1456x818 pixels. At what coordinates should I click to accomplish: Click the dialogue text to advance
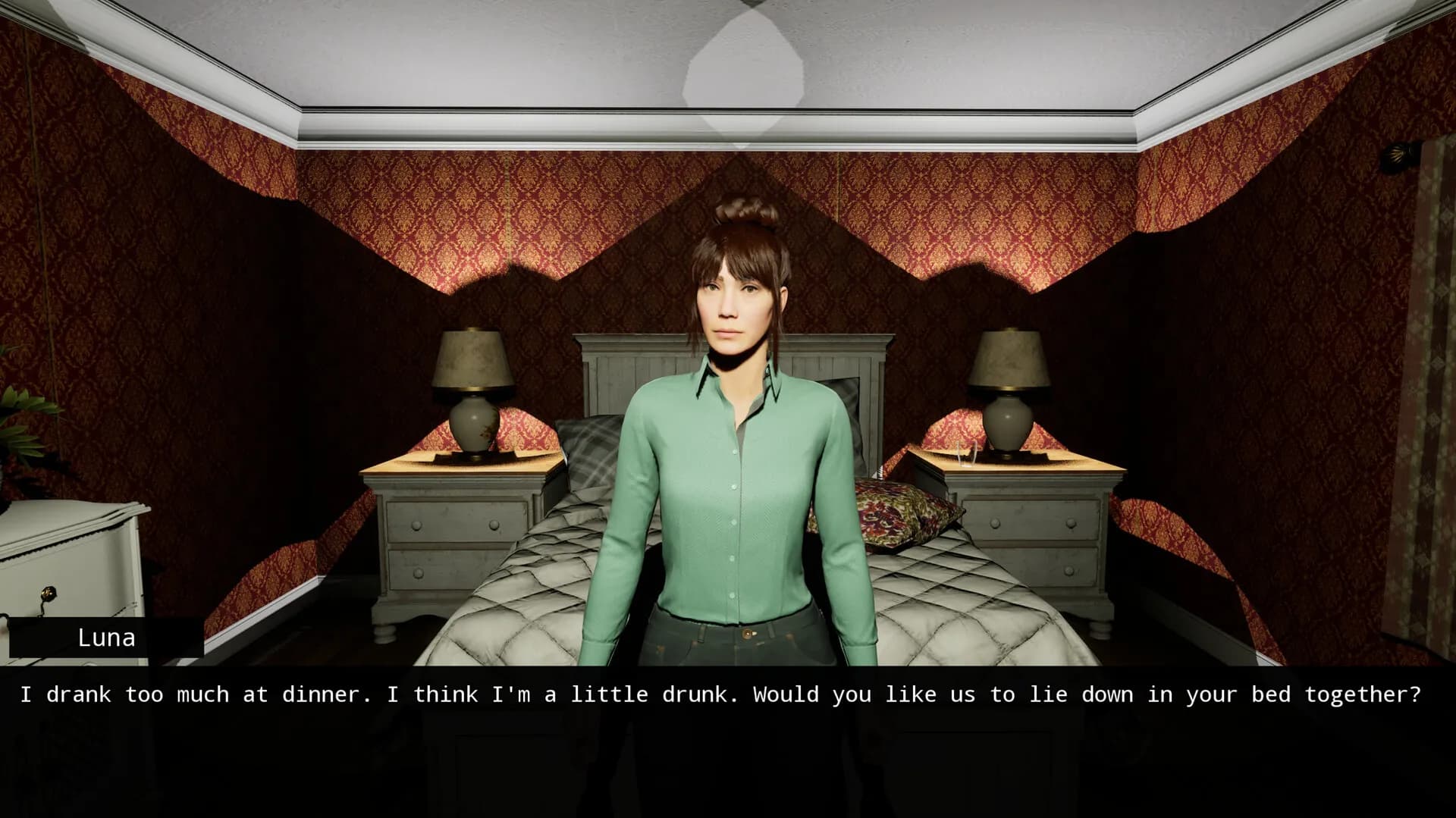728,694
